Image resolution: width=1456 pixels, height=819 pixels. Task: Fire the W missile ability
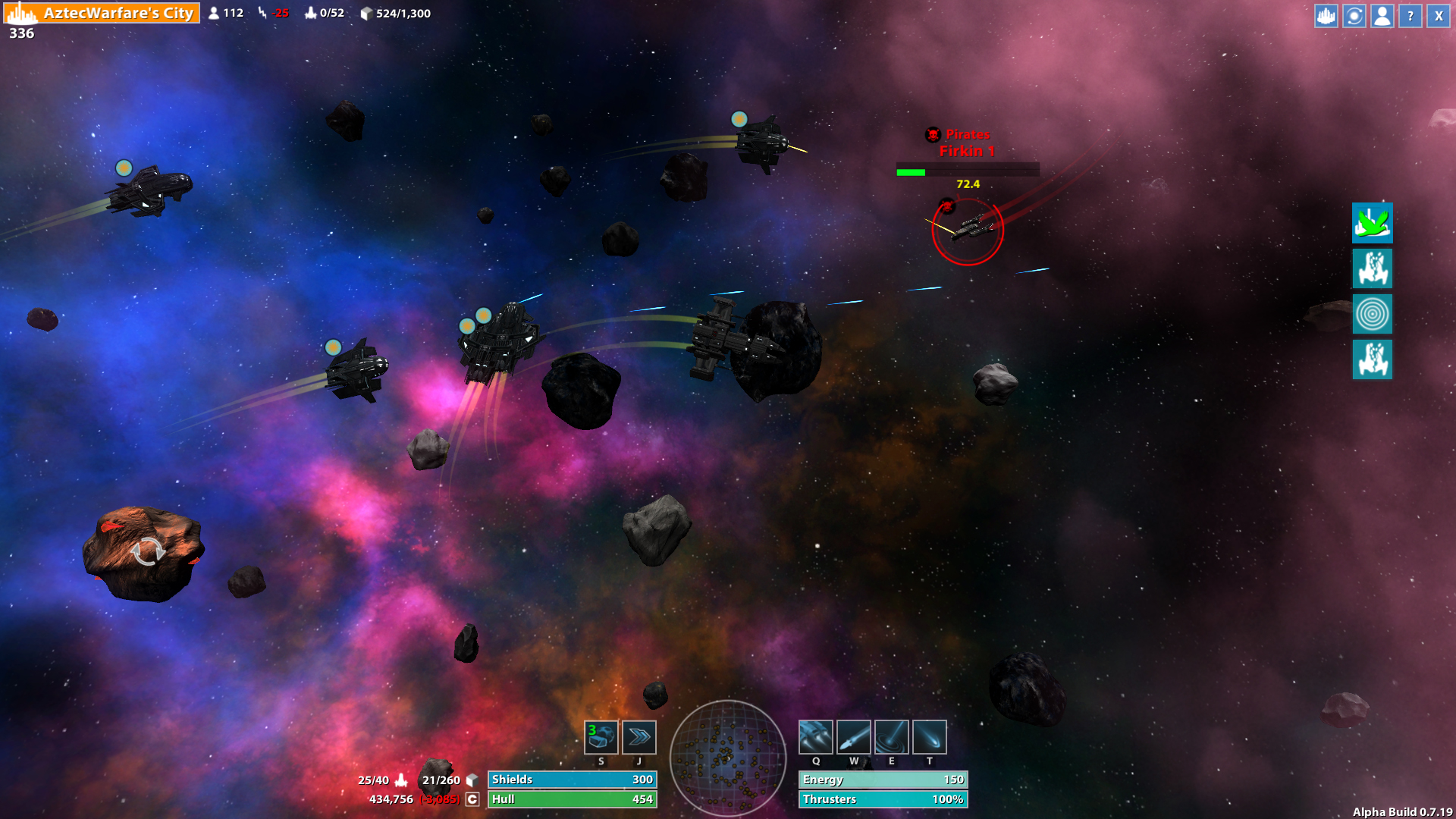coord(853,735)
